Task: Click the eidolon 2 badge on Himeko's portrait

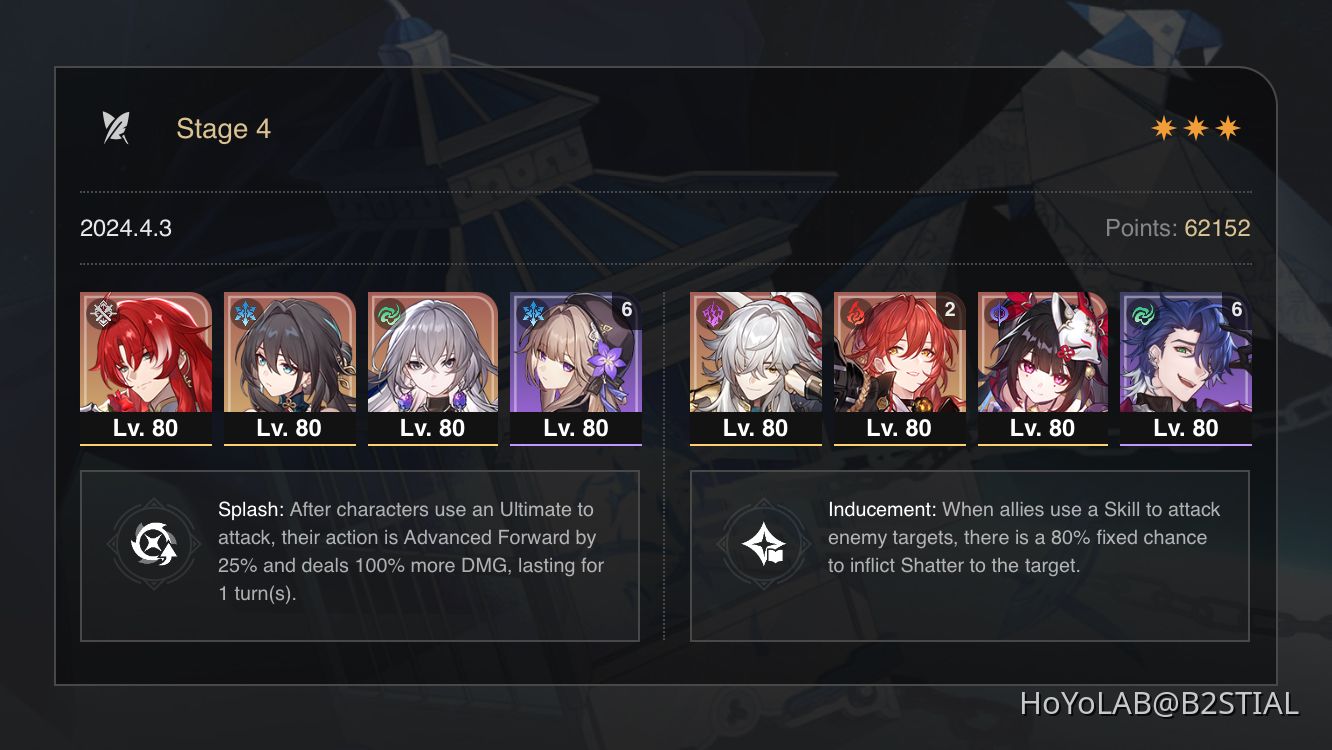Action: click(950, 311)
